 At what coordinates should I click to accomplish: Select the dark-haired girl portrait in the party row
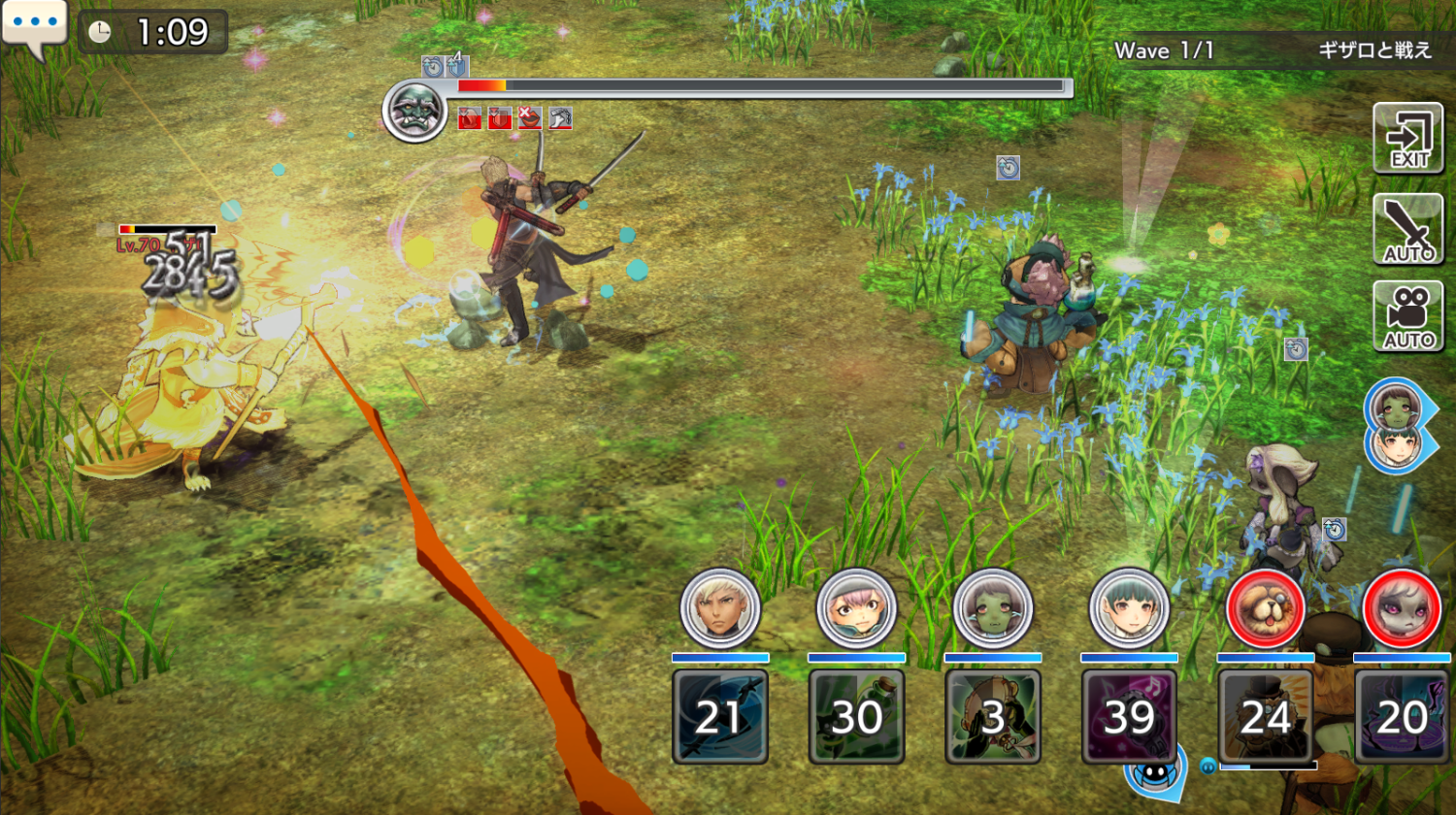tap(1129, 608)
